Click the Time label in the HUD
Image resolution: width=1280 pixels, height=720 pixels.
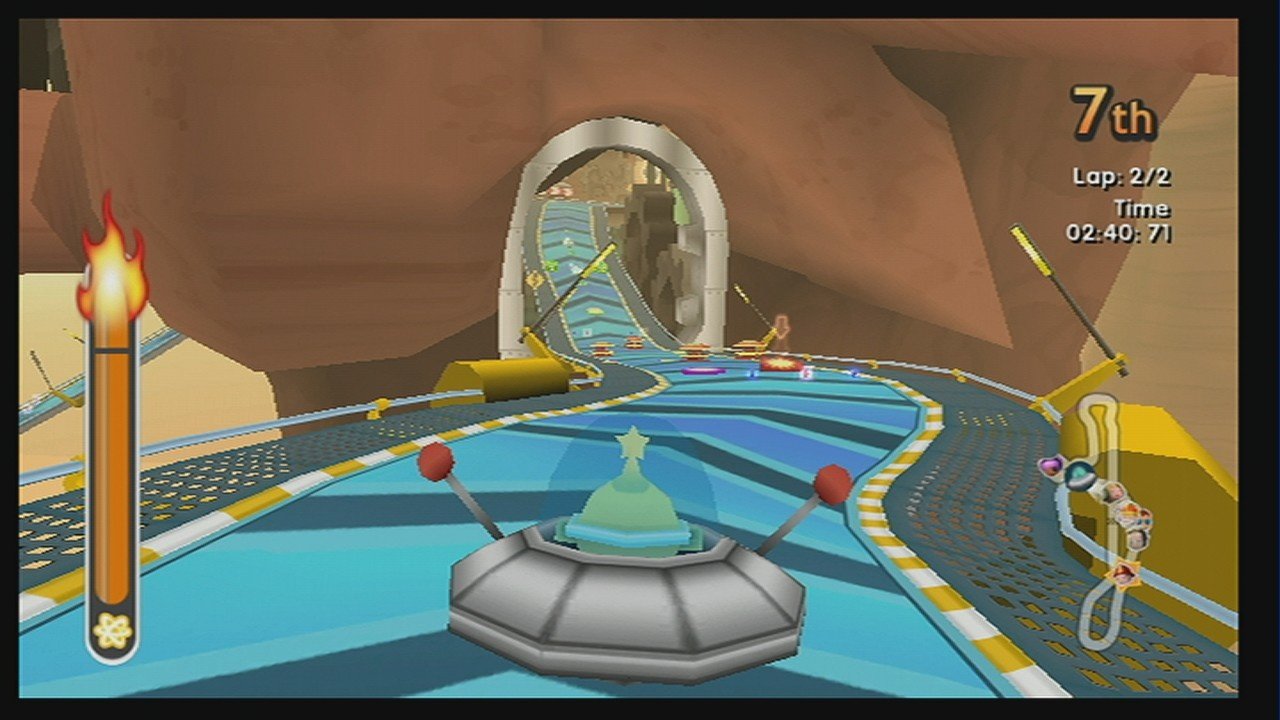click(x=1140, y=208)
